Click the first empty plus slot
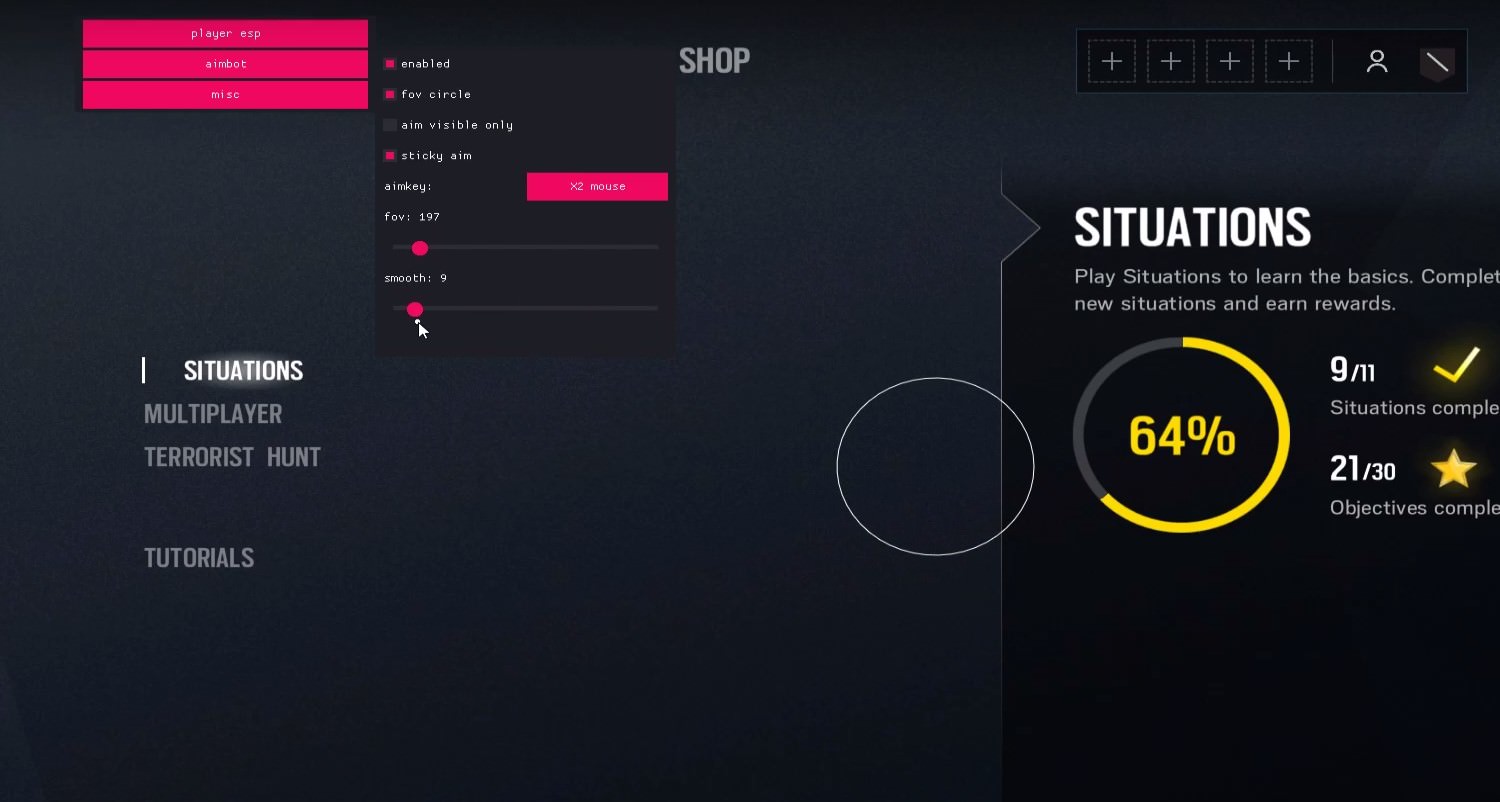 1112,61
